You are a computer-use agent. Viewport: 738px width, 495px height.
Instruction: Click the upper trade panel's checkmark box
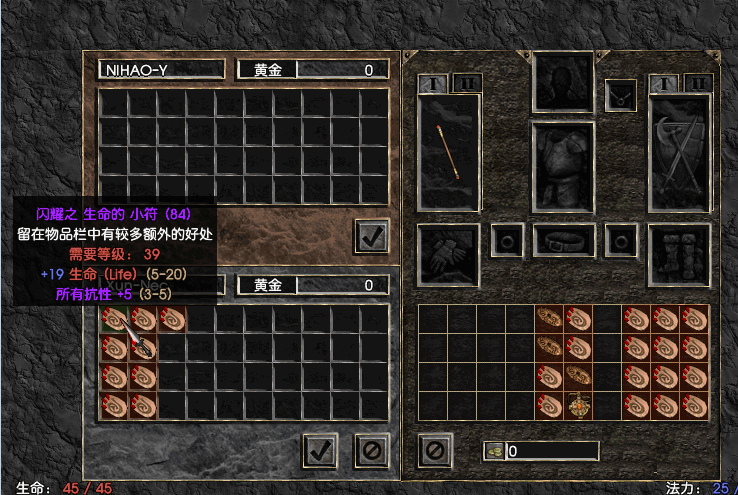point(371,236)
